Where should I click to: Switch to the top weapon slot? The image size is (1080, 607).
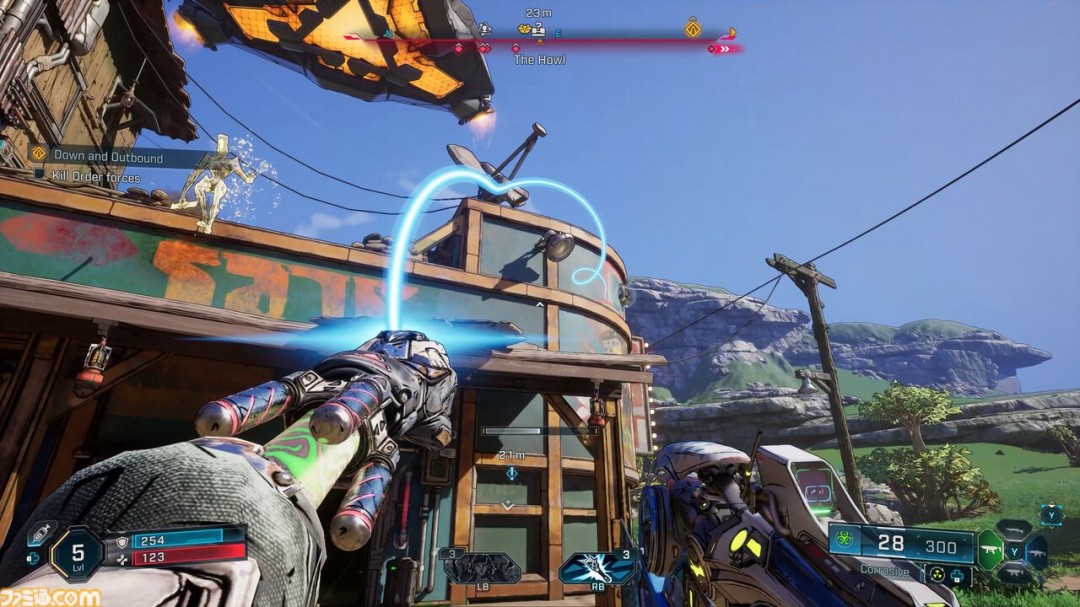point(1013,528)
